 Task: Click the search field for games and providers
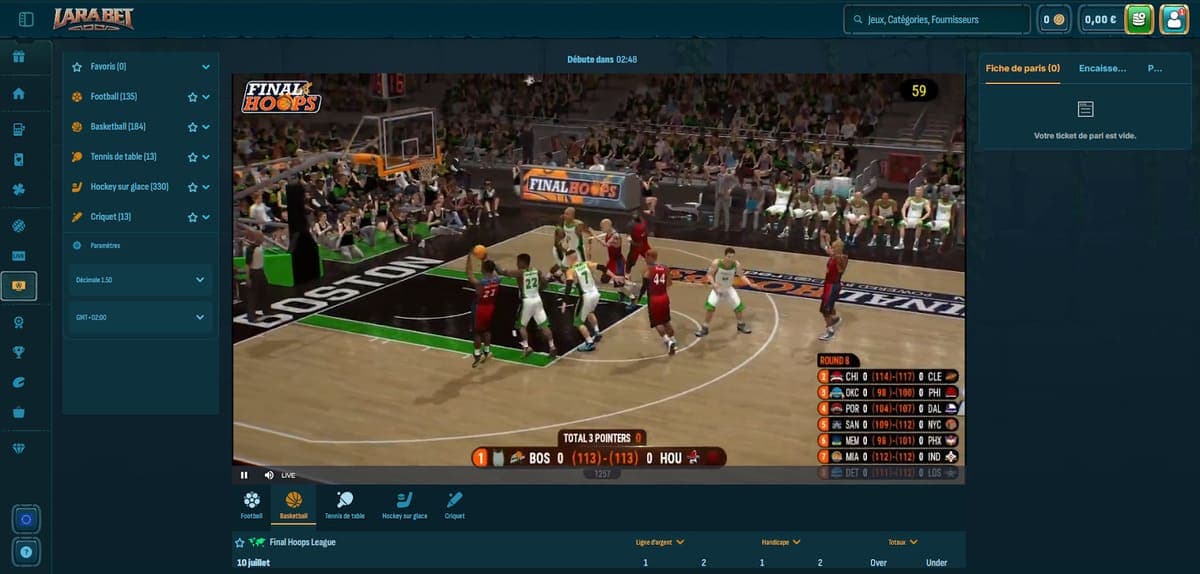937,19
